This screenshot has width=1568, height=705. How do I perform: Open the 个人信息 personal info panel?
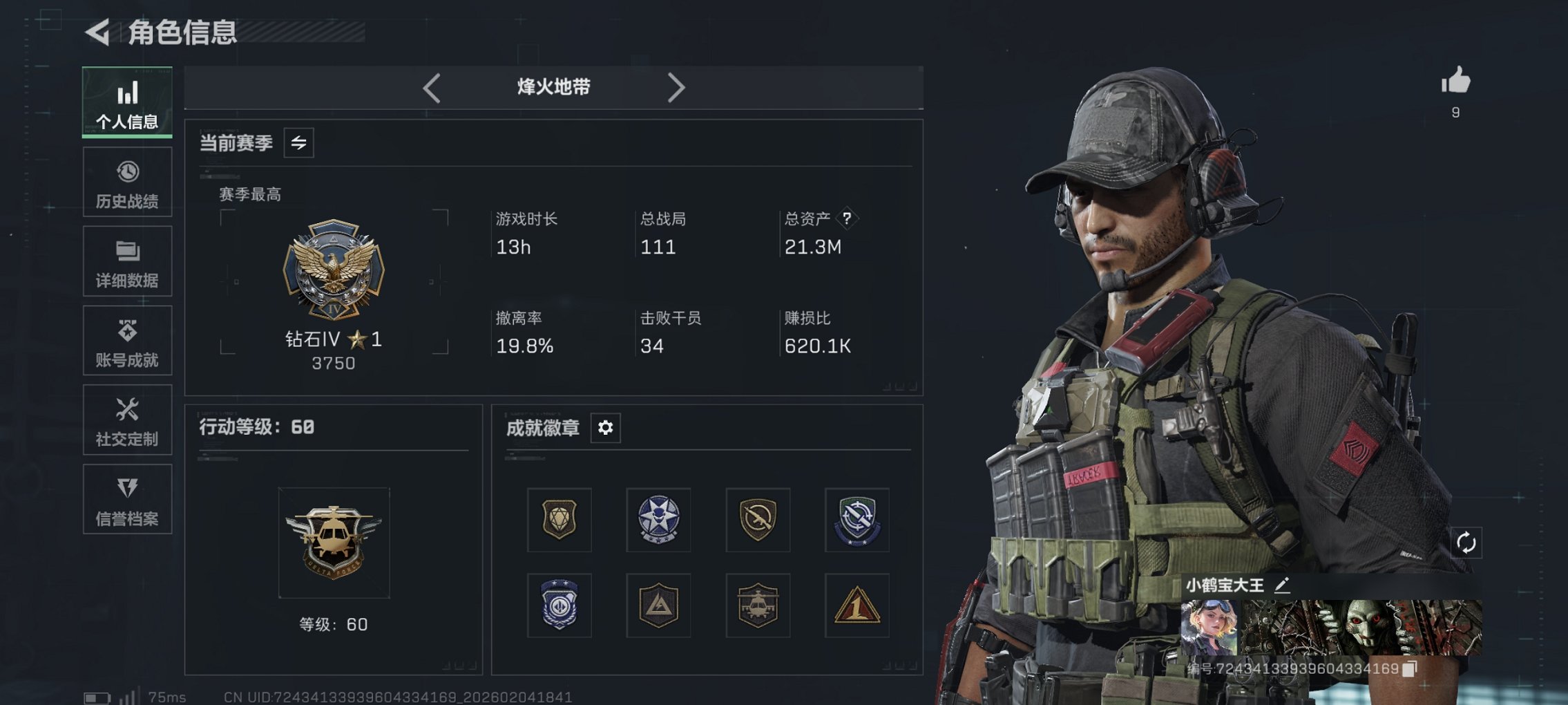pyautogui.click(x=127, y=102)
